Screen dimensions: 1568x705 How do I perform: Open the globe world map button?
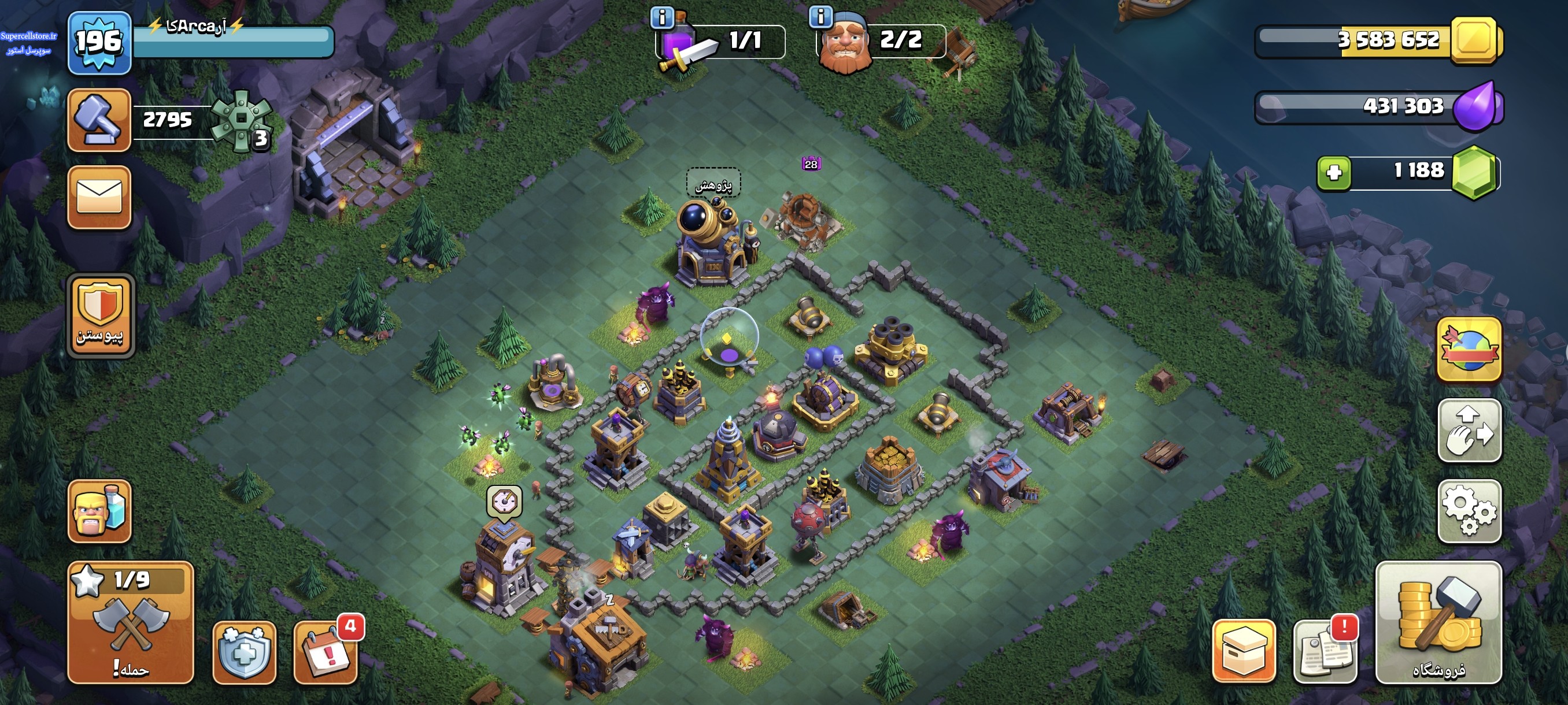[x=1469, y=349]
